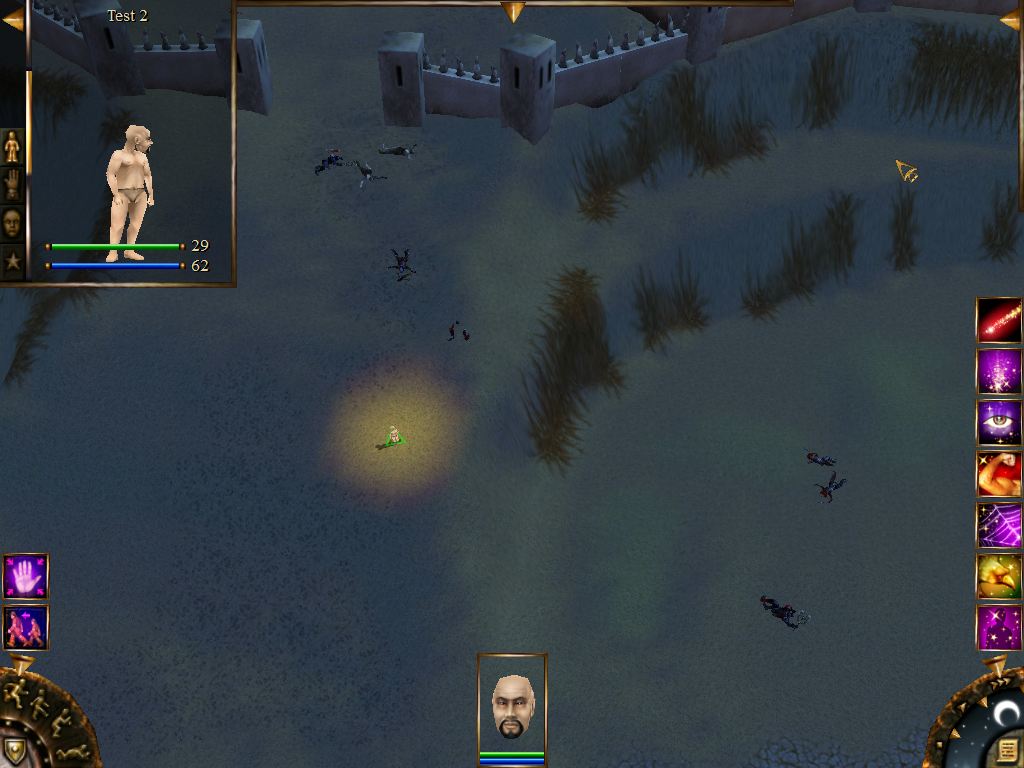Cast the flexing arm strength spell
Screen dimensions: 1024x768
998,474
